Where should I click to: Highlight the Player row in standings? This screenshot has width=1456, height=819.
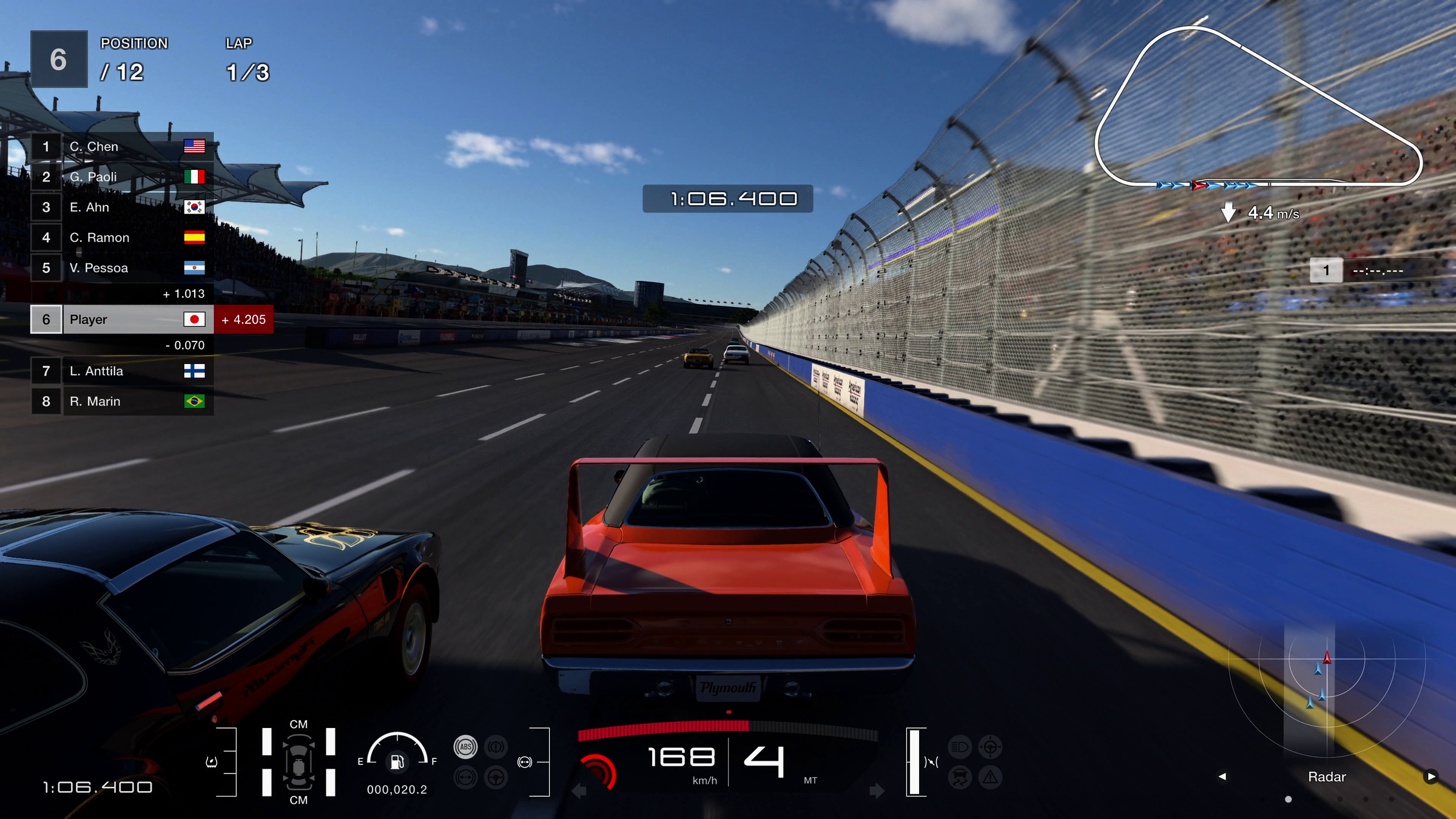tap(121, 320)
